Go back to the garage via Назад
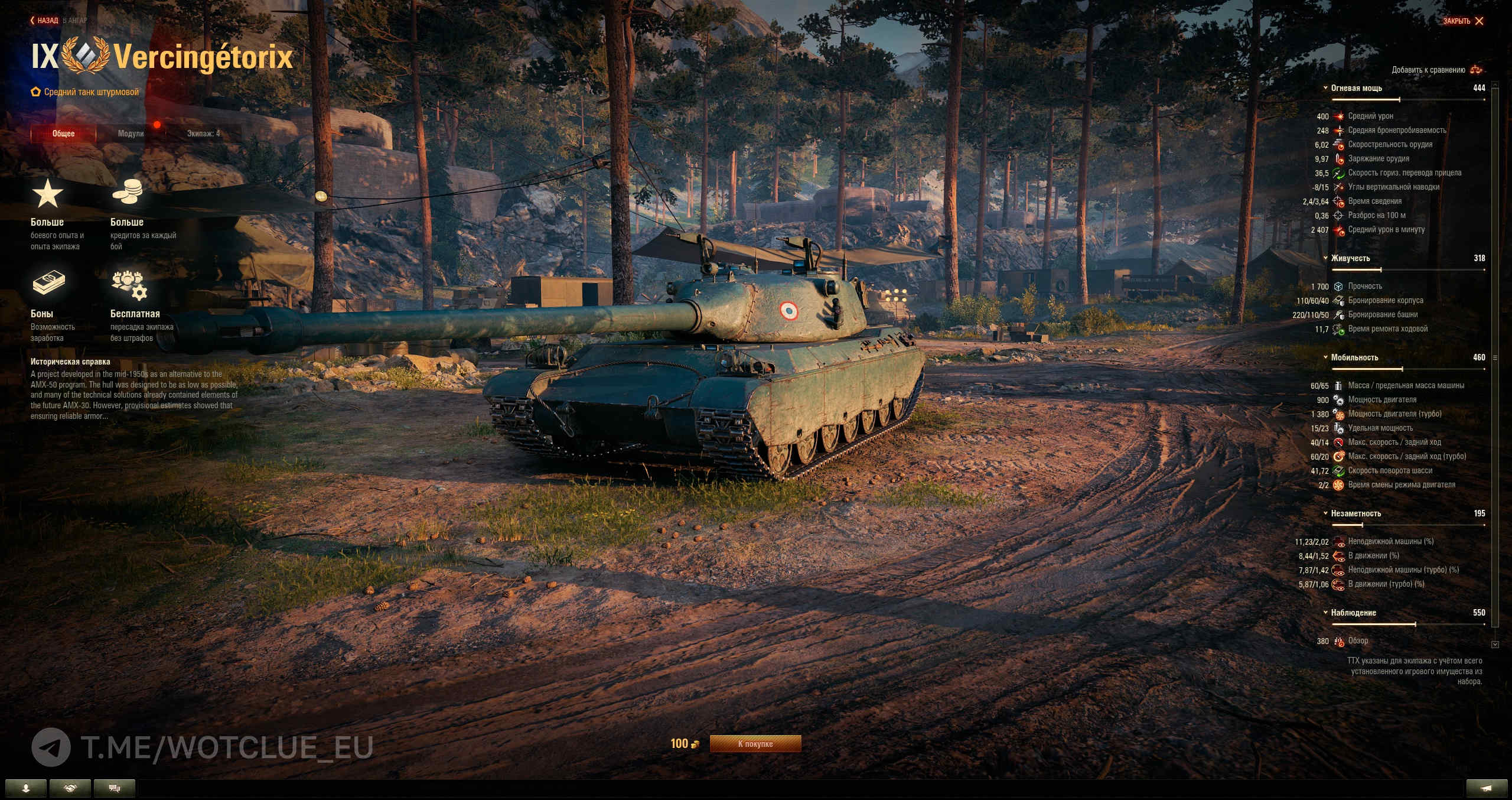This screenshot has height=800, width=1512. pyautogui.click(x=45, y=21)
